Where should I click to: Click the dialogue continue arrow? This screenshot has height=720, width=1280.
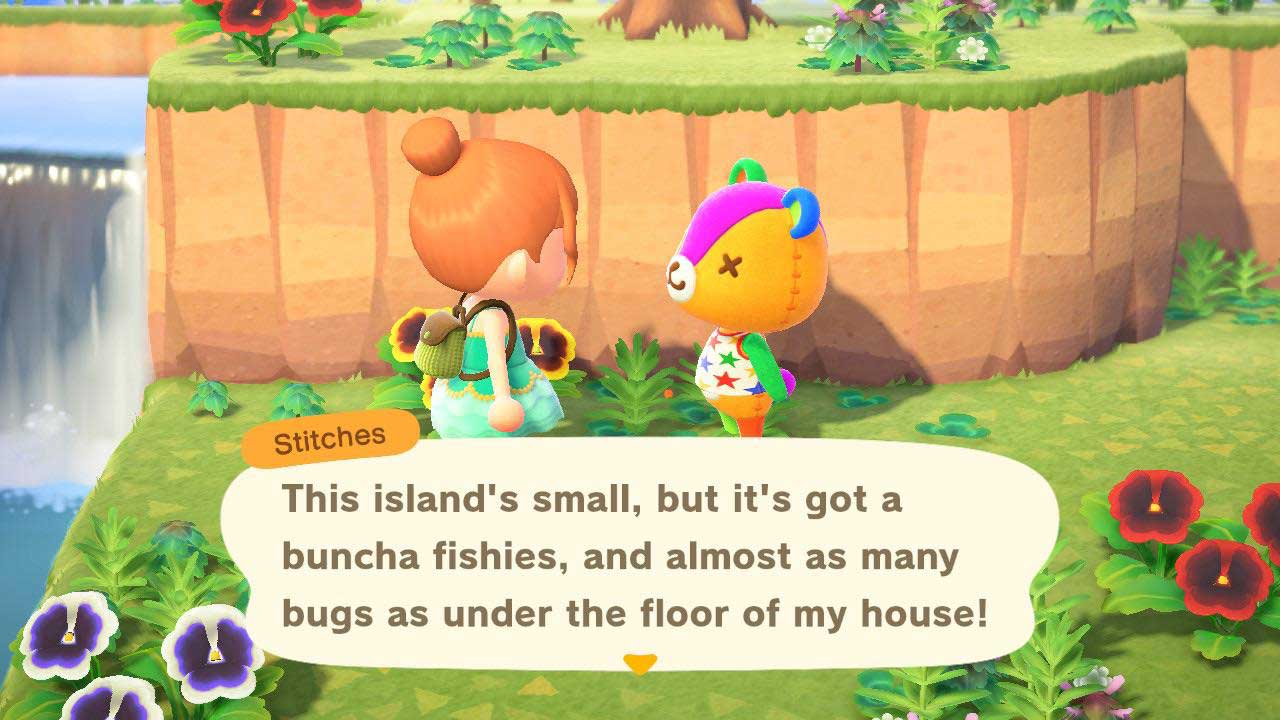640,662
